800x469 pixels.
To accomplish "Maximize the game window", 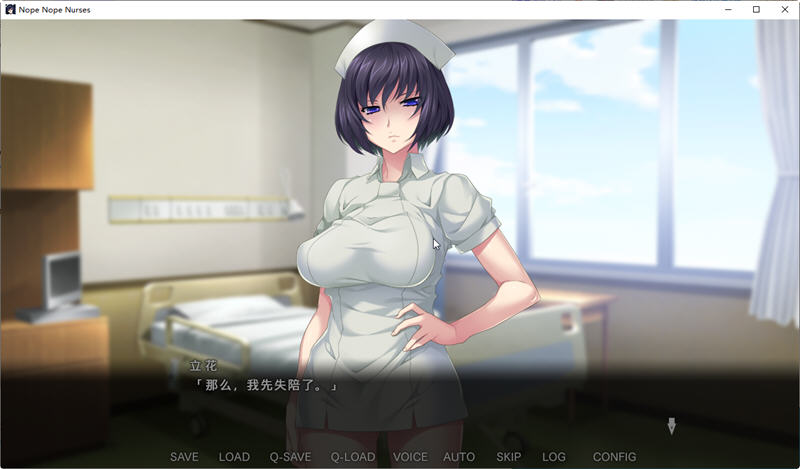I will 756,10.
